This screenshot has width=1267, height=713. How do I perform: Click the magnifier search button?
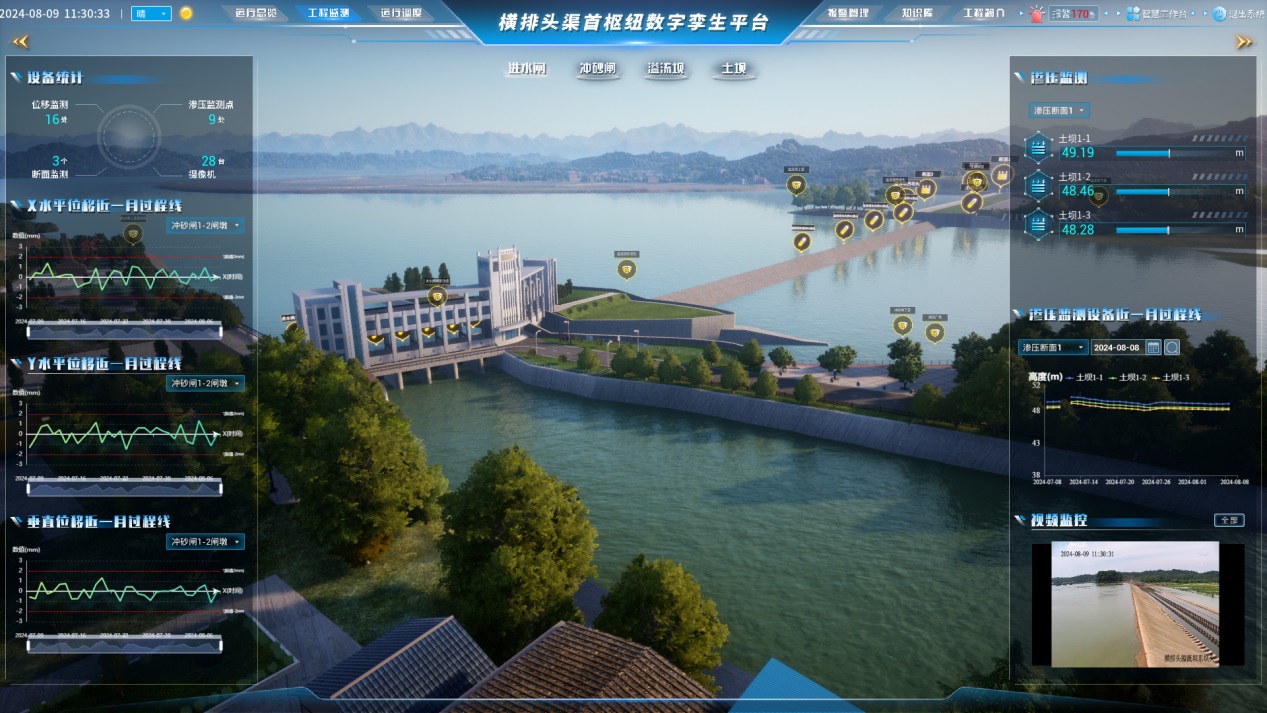1172,347
